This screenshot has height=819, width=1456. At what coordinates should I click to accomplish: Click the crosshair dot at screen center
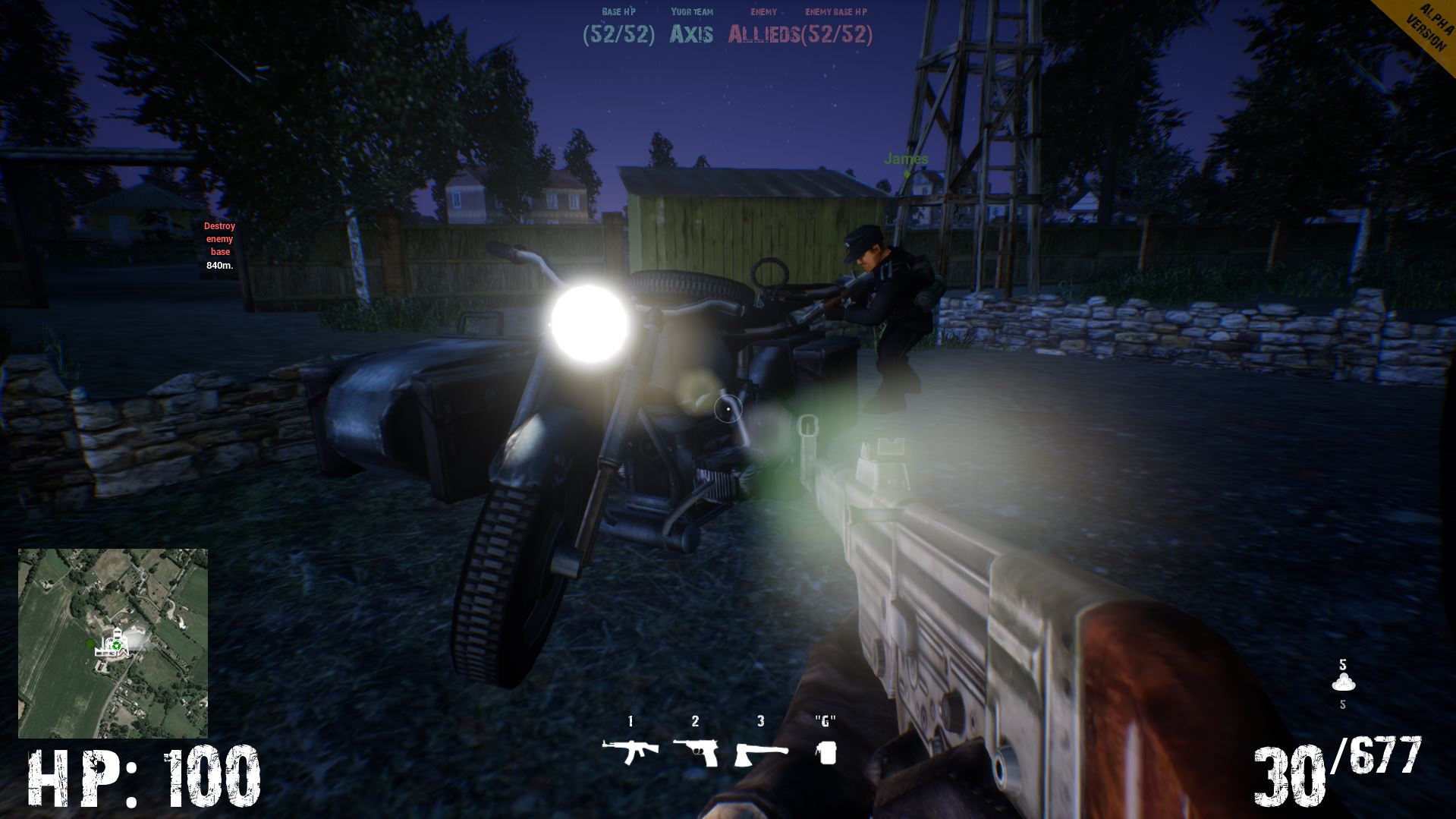click(728, 409)
